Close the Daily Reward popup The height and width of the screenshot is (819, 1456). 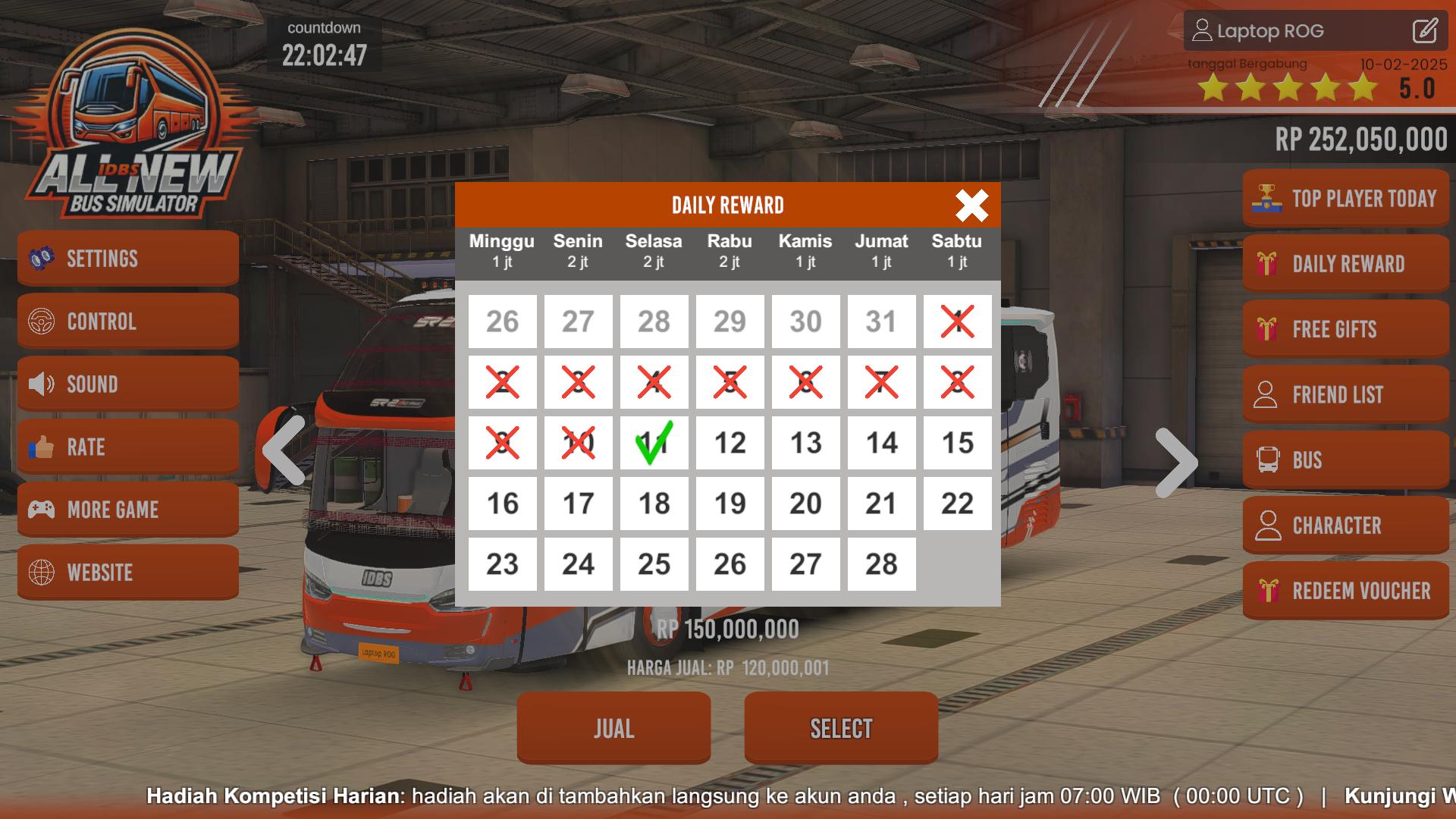tap(971, 206)
